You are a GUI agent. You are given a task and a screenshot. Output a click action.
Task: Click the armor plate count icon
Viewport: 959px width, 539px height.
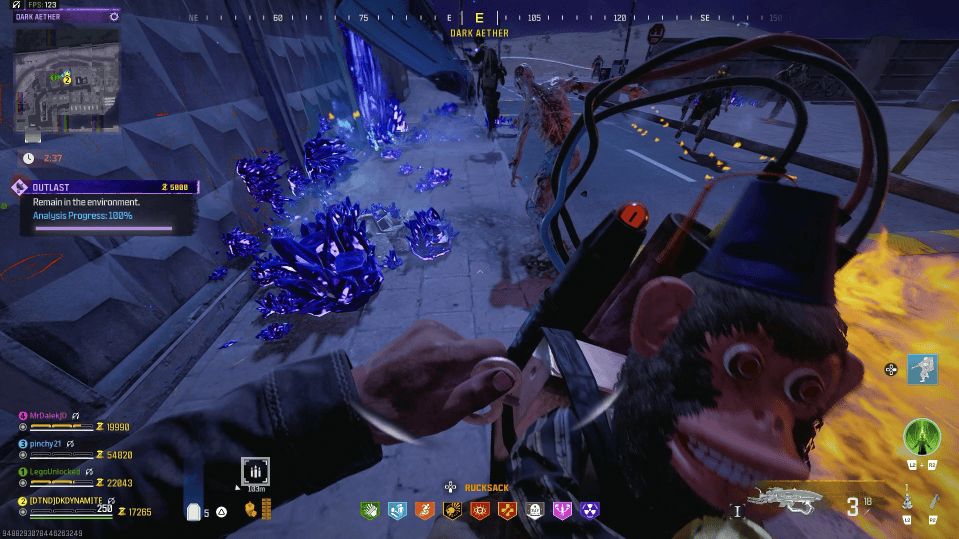pyautogui.click(x=195, y=512)
